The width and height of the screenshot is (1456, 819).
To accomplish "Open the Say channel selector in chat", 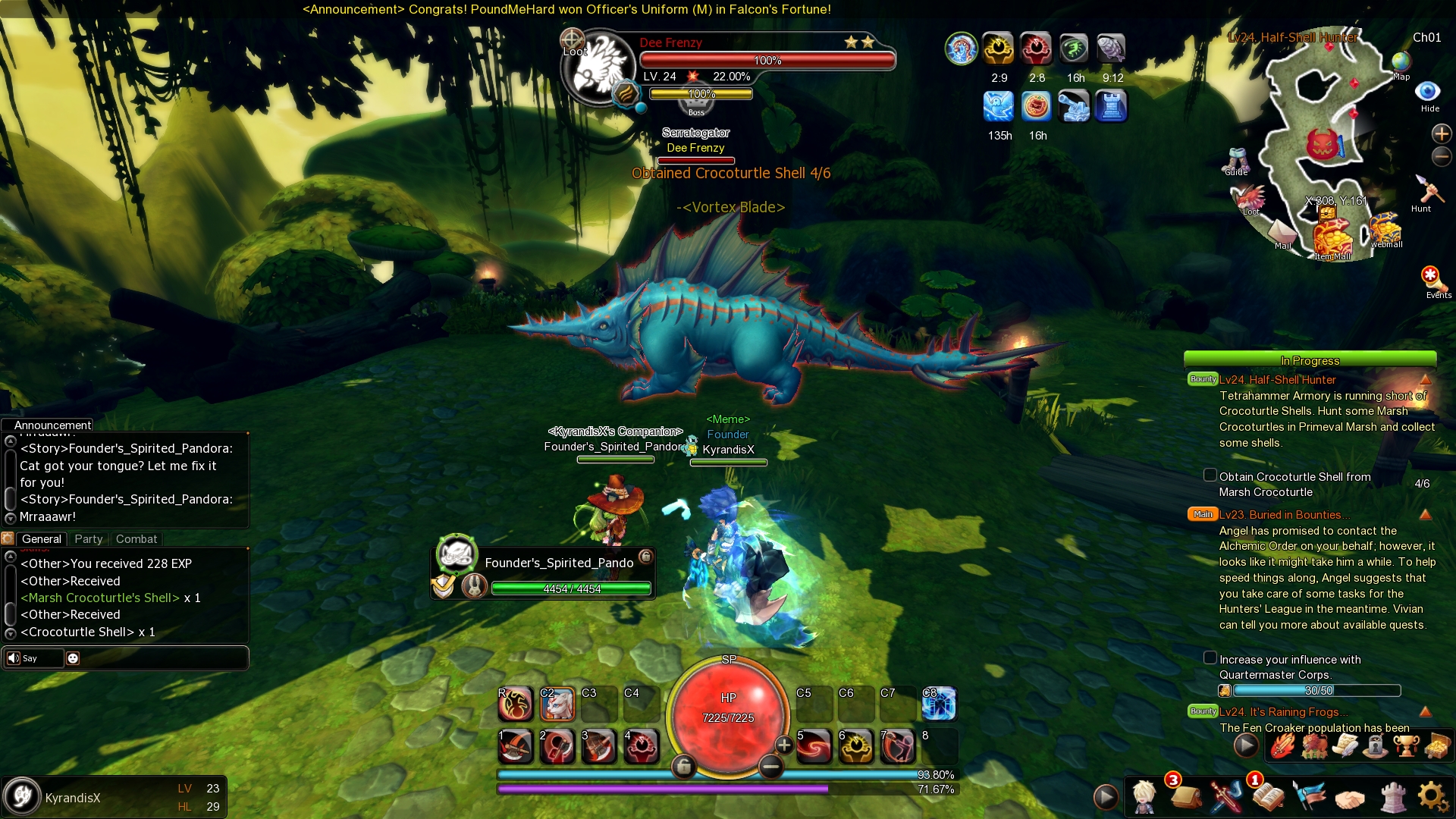I will 30,658.
